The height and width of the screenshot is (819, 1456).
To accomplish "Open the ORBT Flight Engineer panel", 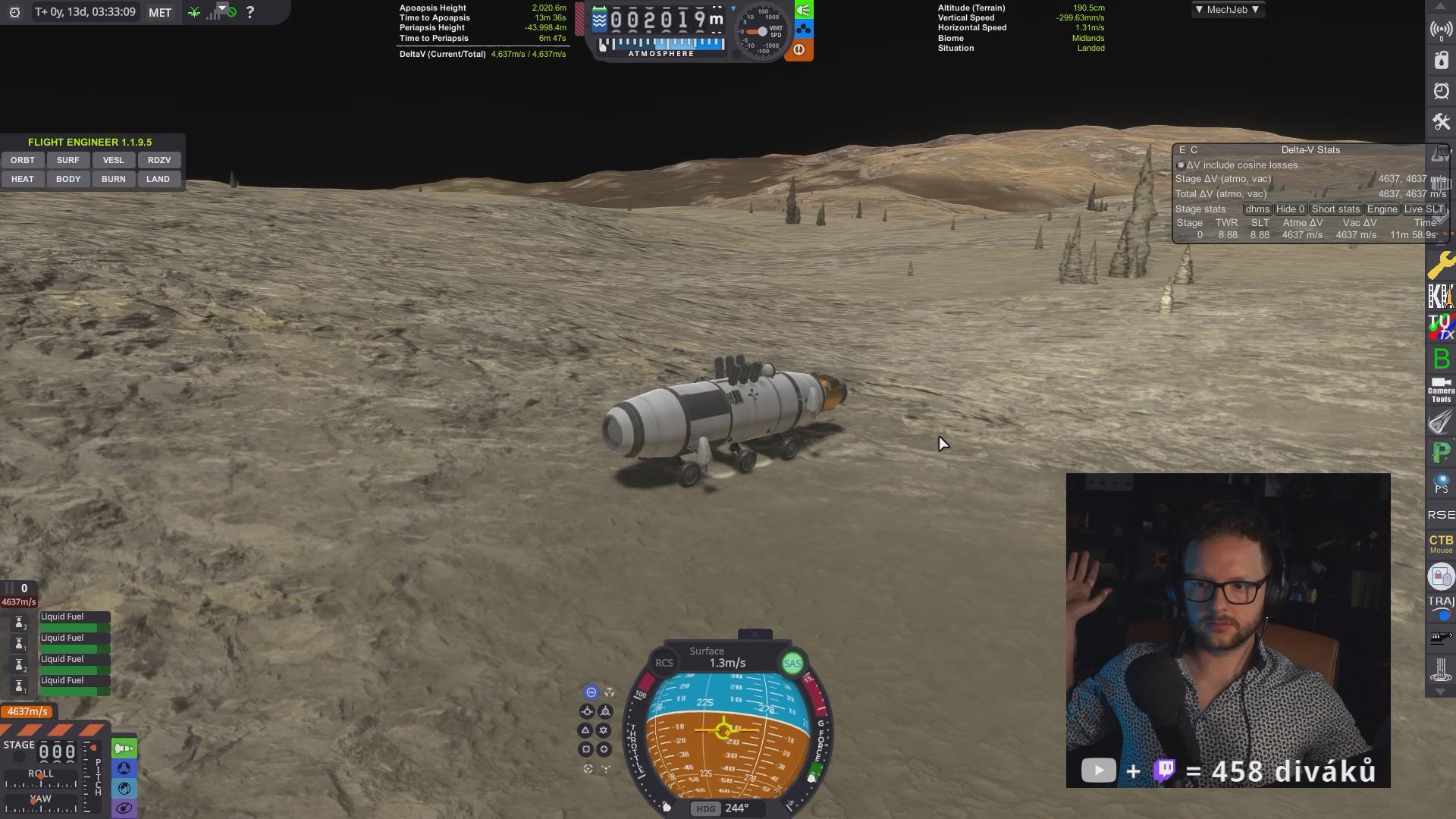I will [x=23, y=160].
